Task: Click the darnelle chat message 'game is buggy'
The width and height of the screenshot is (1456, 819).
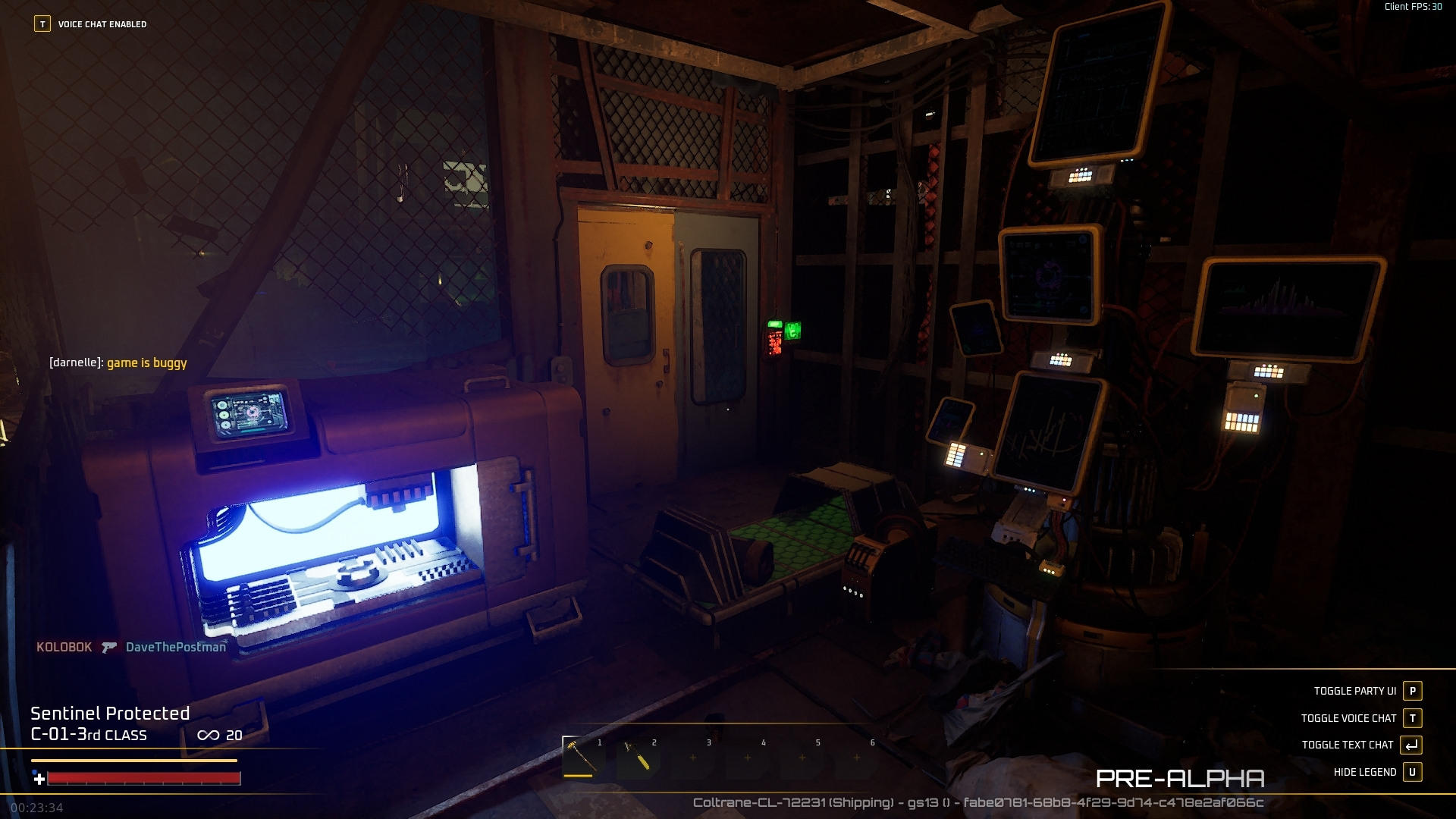Action: pos(118,362)
